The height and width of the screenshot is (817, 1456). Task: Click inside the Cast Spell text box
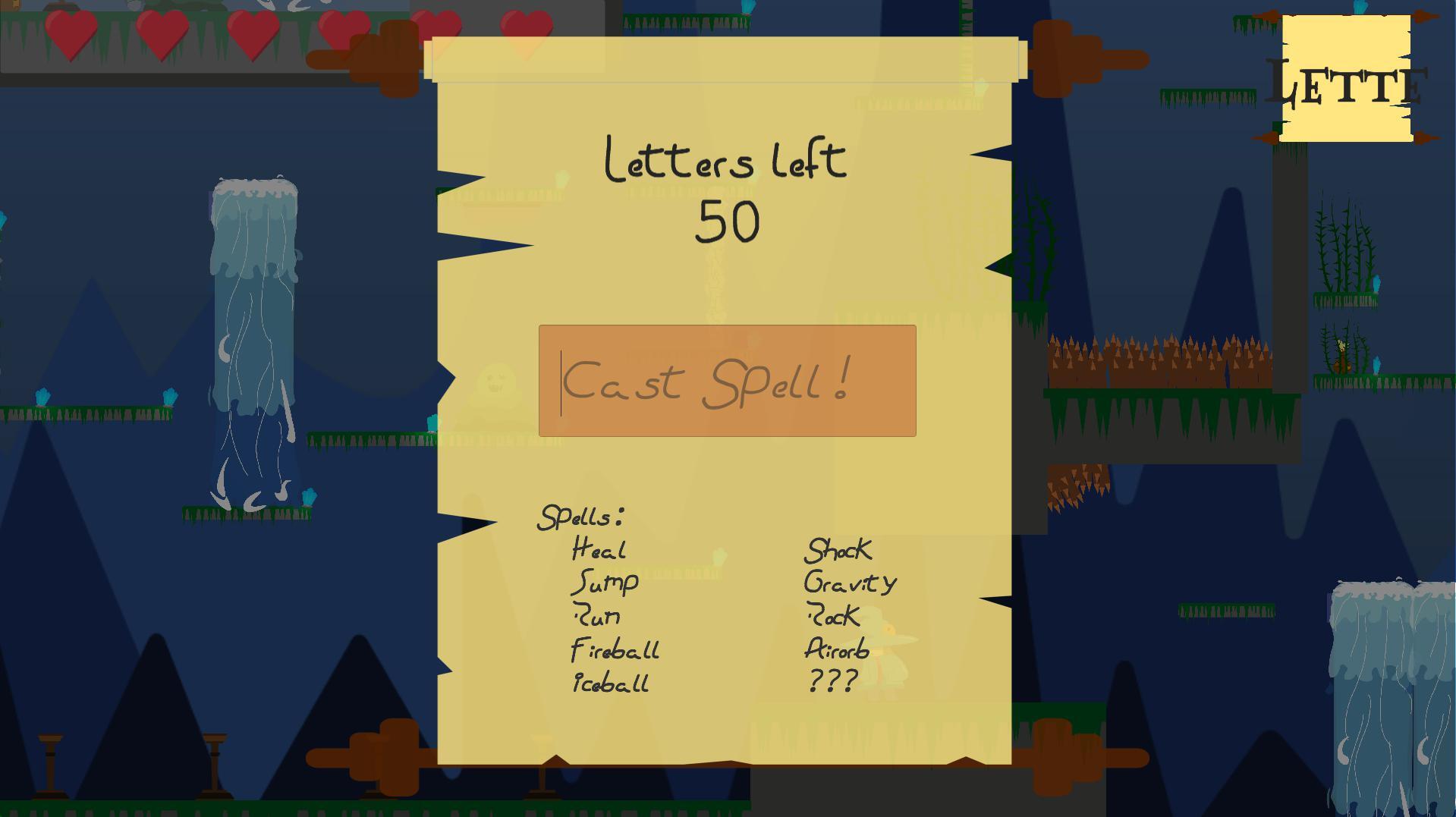coord(726,382)
